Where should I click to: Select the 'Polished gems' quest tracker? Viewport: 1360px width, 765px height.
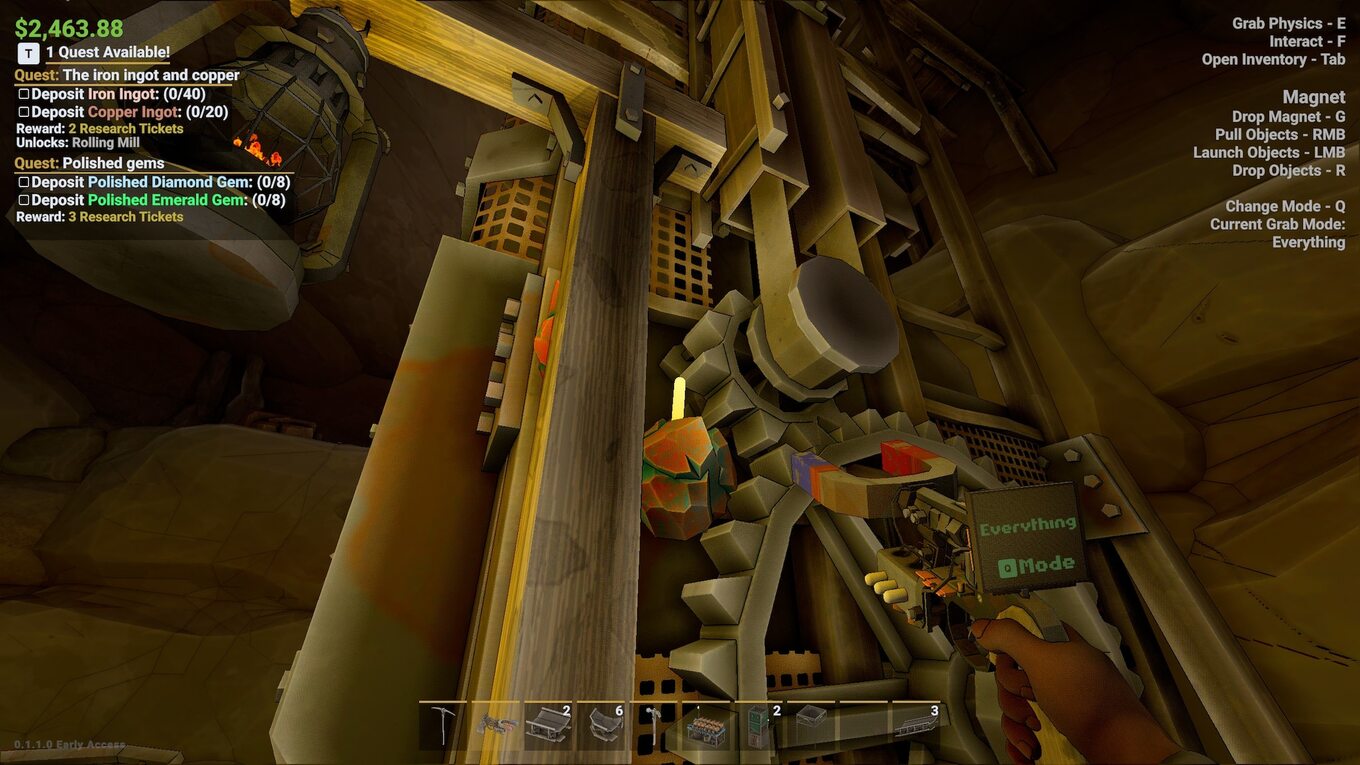[113, 163]
